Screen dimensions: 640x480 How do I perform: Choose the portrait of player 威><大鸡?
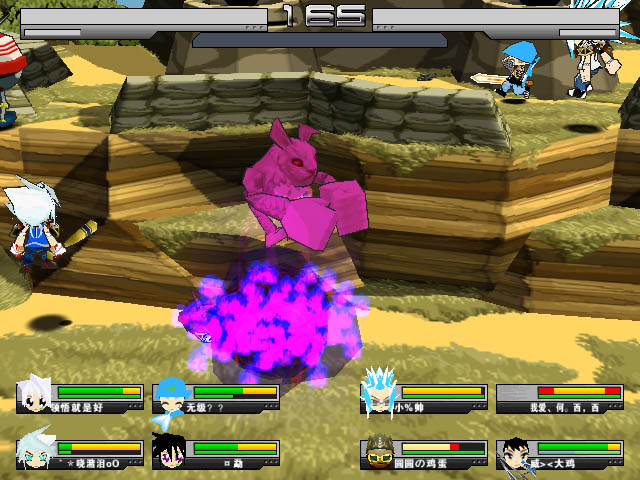(x=515, y=452)
